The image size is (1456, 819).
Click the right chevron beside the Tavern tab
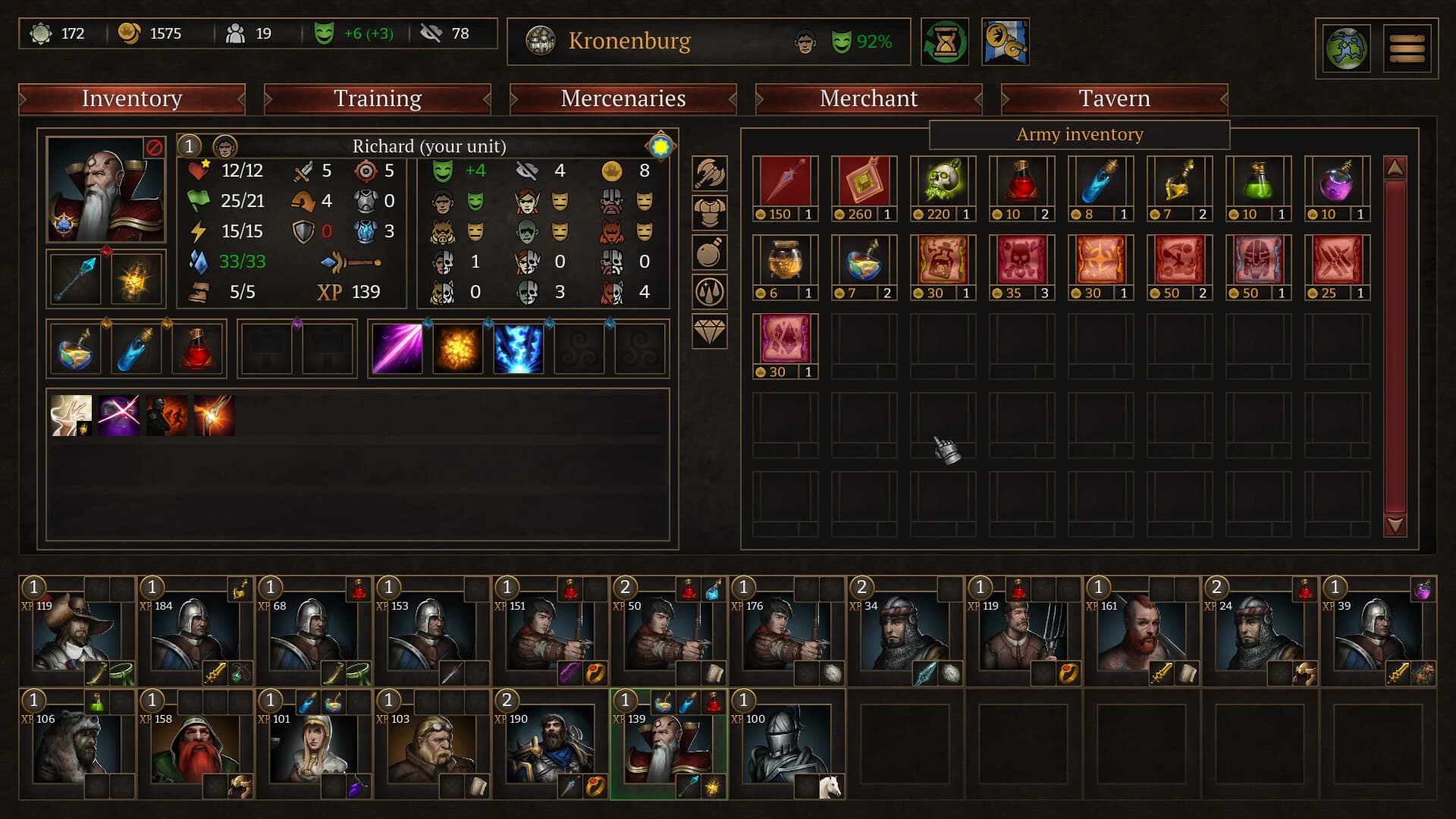[x=1223, y=99]
